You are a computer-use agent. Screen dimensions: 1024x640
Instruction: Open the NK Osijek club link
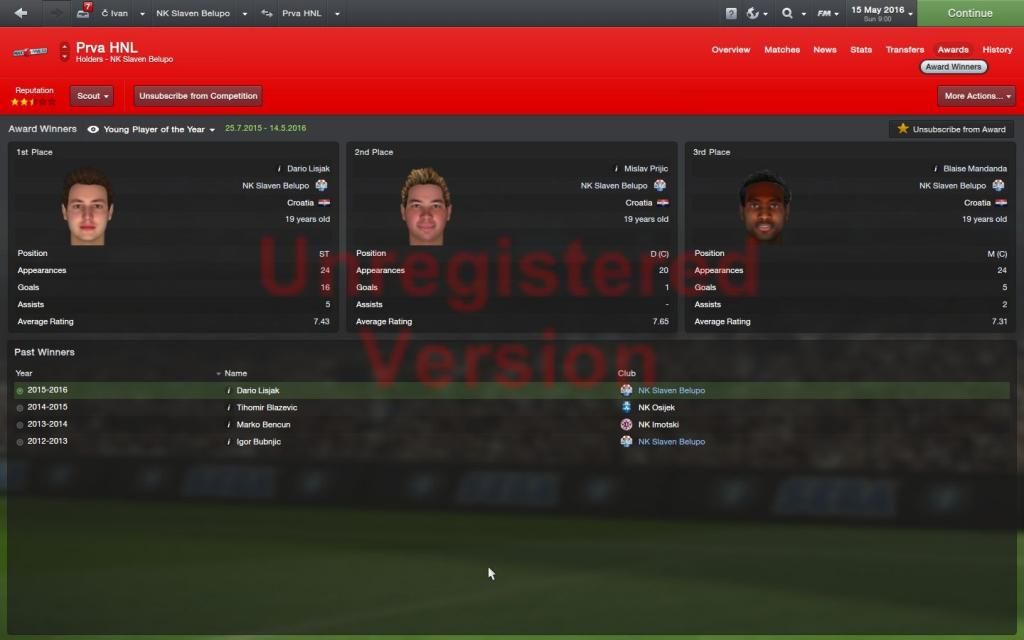[656, 407]
